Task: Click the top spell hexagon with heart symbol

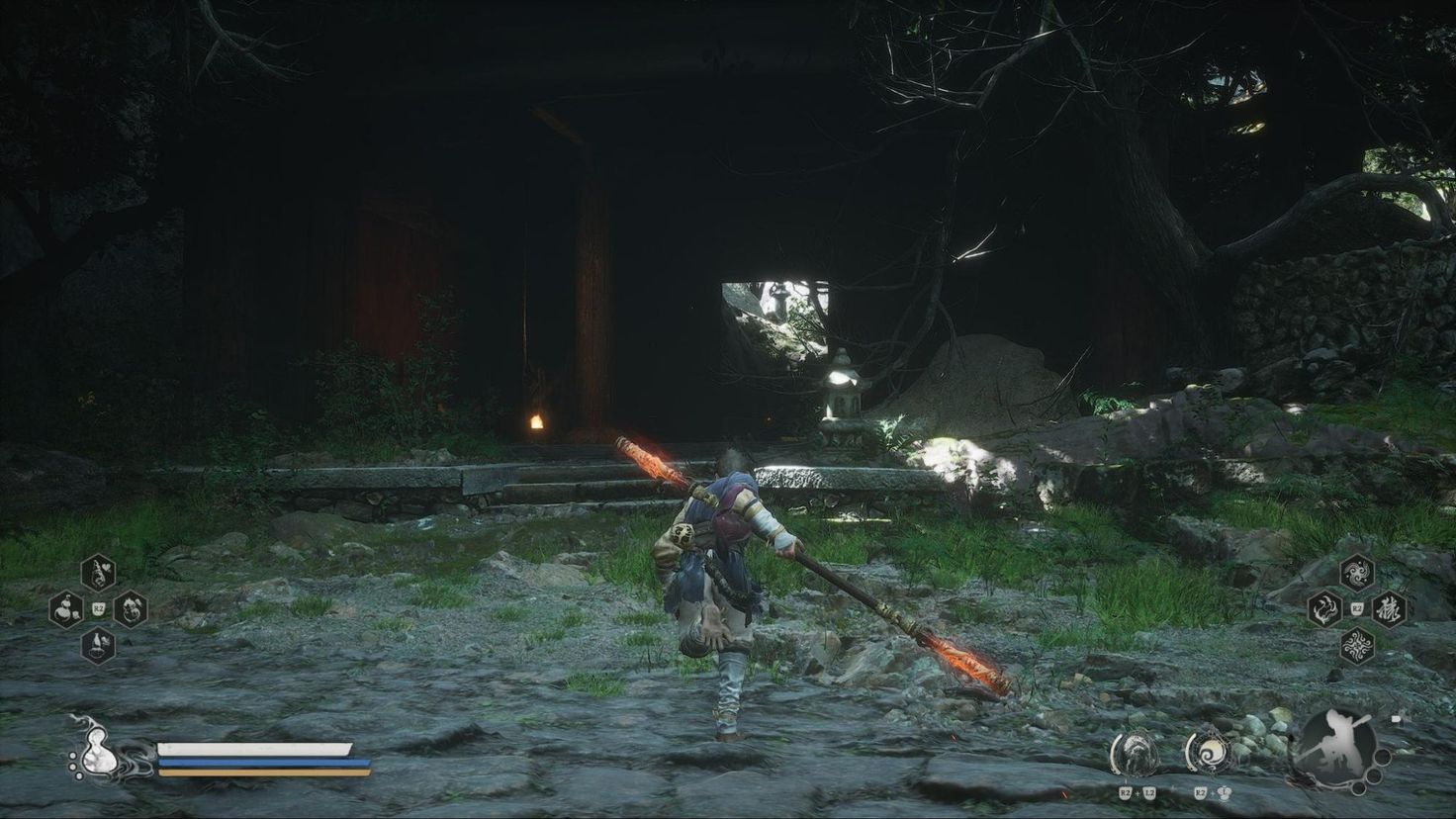Action: tap(98, 573)
